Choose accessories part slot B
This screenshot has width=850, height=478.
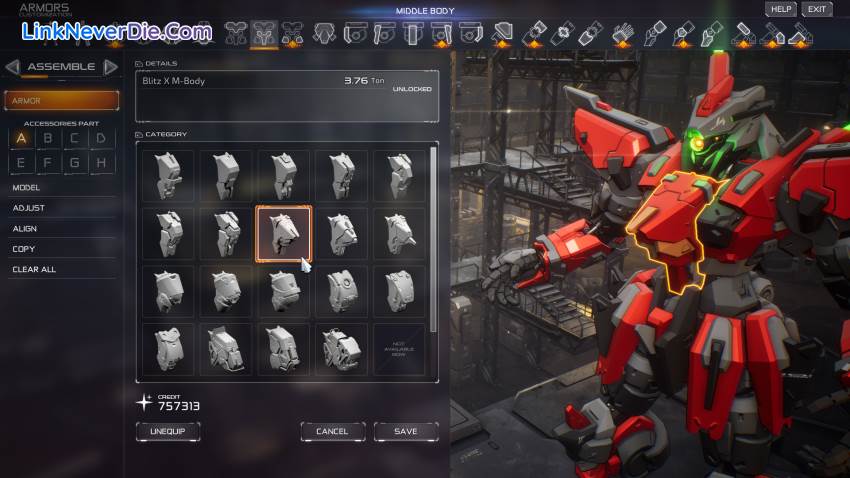(47, 139)
